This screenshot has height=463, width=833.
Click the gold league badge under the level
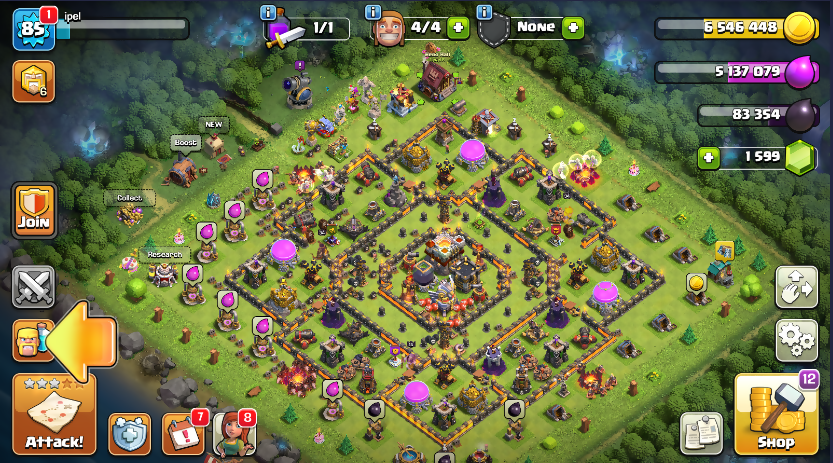(x=33, y=81)
